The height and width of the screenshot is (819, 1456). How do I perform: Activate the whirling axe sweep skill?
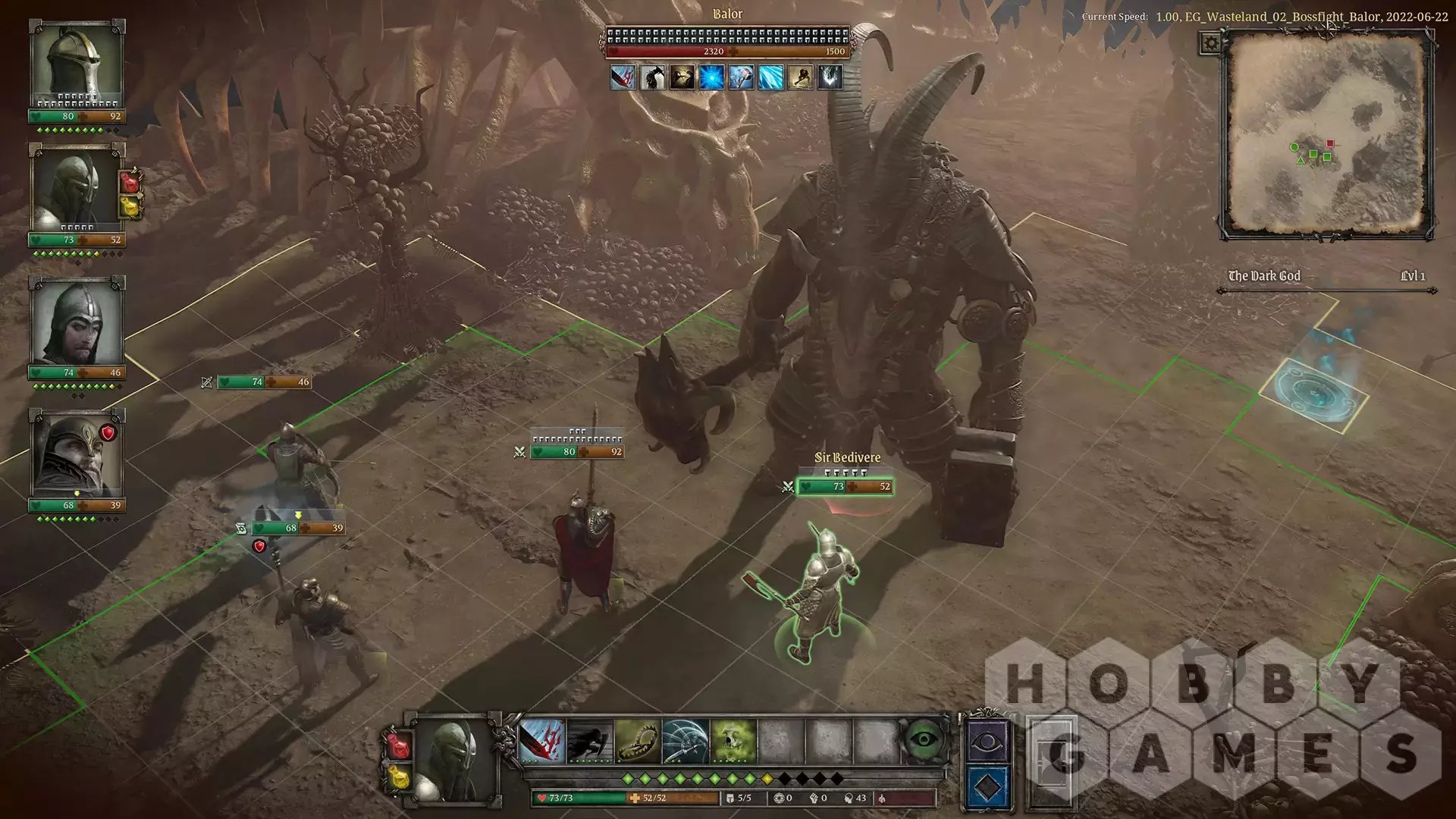(685, 741)
